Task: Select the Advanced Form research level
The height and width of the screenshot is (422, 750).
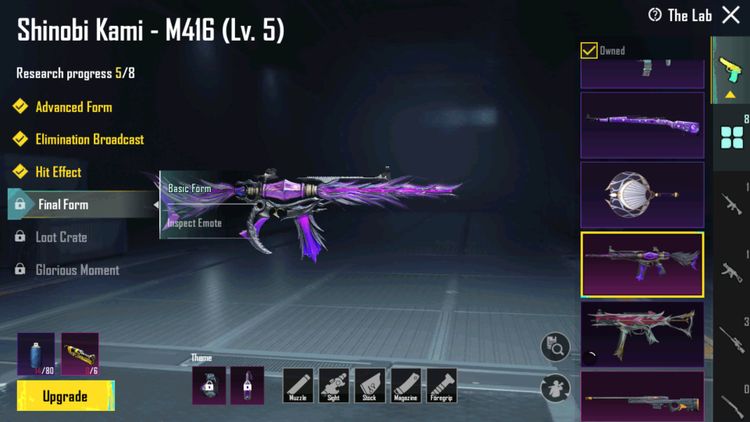Action: pos(73,107)
